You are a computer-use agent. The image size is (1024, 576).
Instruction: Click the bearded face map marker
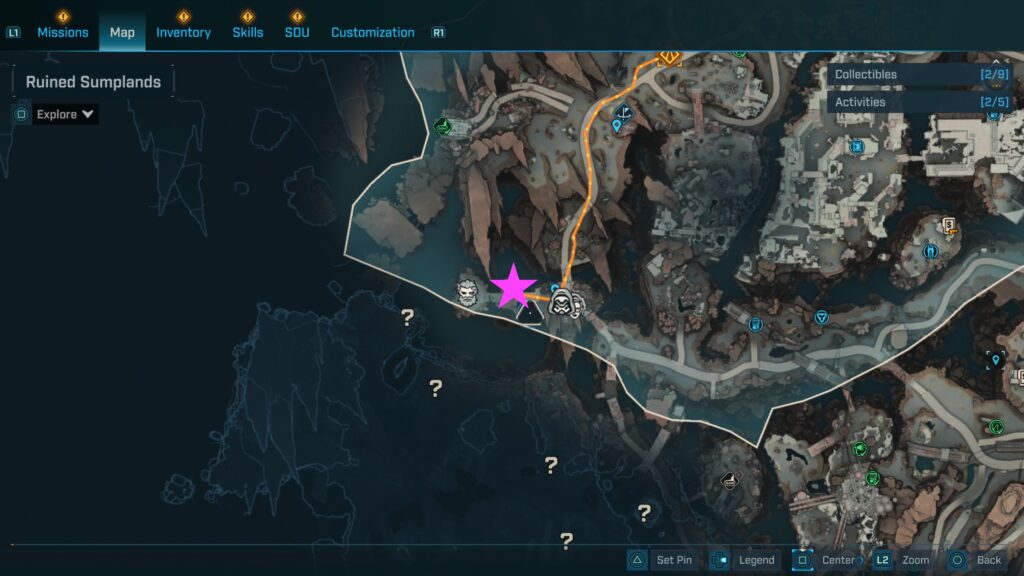[466, 292]
